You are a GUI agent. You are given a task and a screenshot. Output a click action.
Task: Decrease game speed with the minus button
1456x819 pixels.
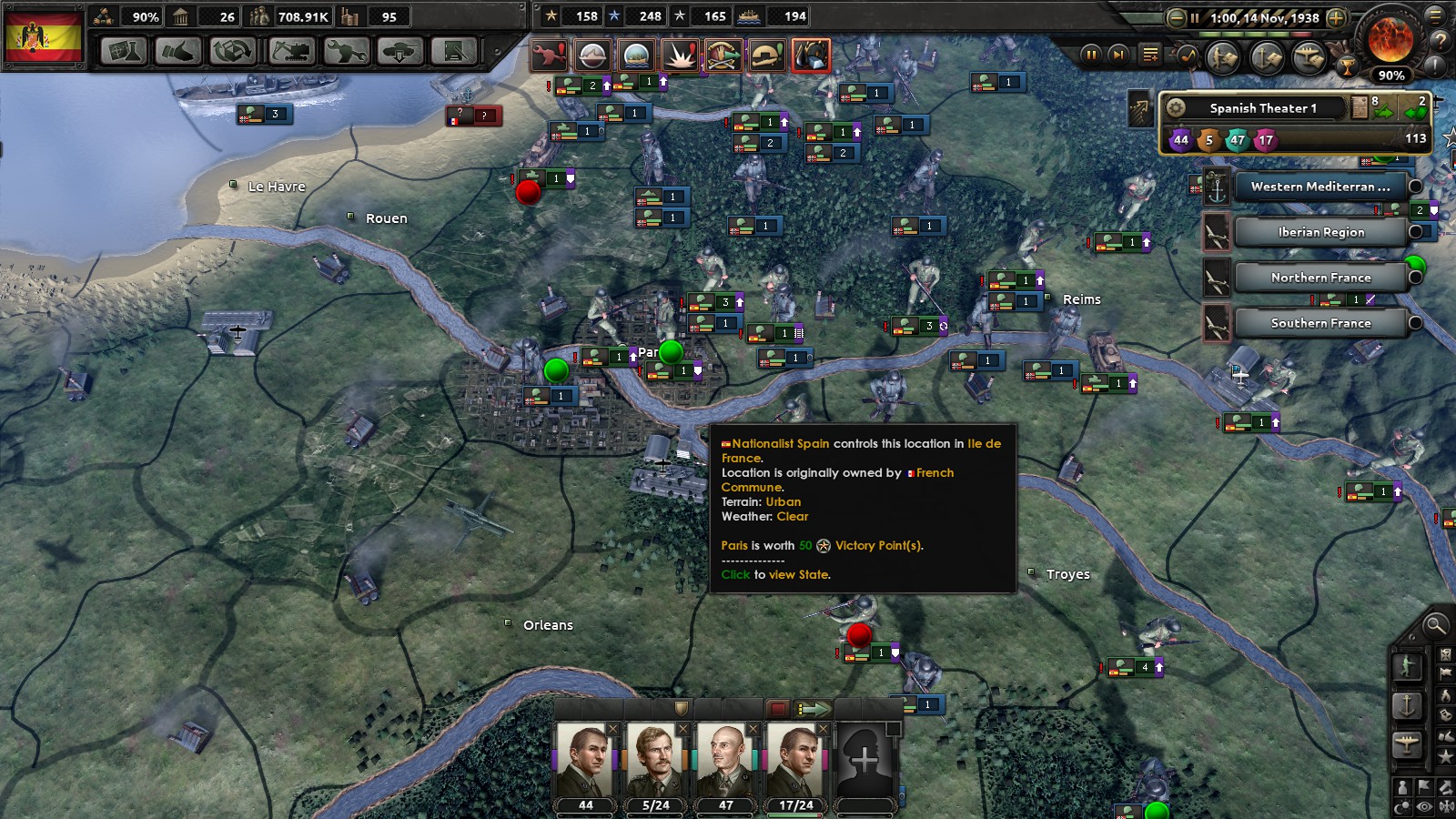(1177, 17)
